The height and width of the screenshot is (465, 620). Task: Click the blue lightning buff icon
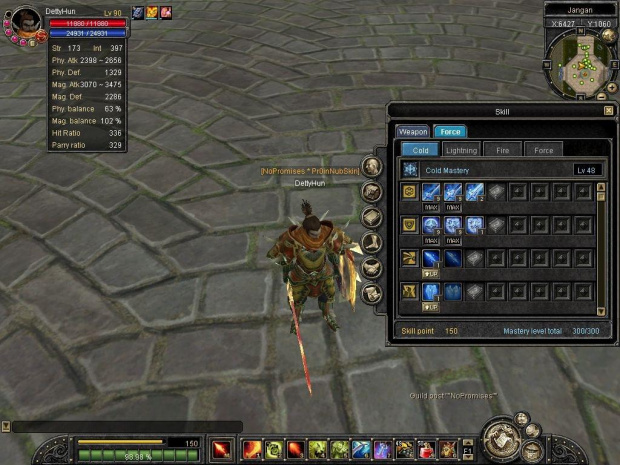(x=138, y=13)
